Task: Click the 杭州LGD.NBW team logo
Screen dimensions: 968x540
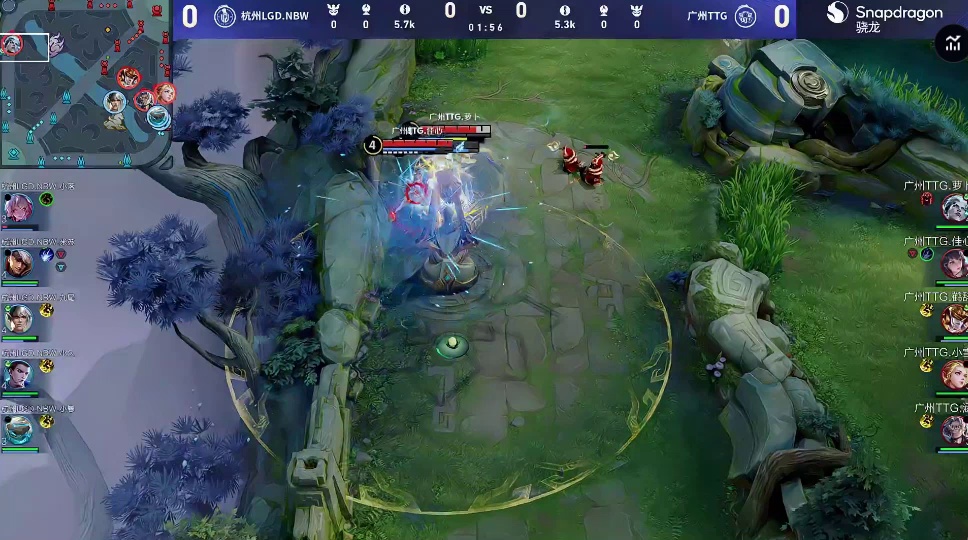Action: (x=225, y=15)
